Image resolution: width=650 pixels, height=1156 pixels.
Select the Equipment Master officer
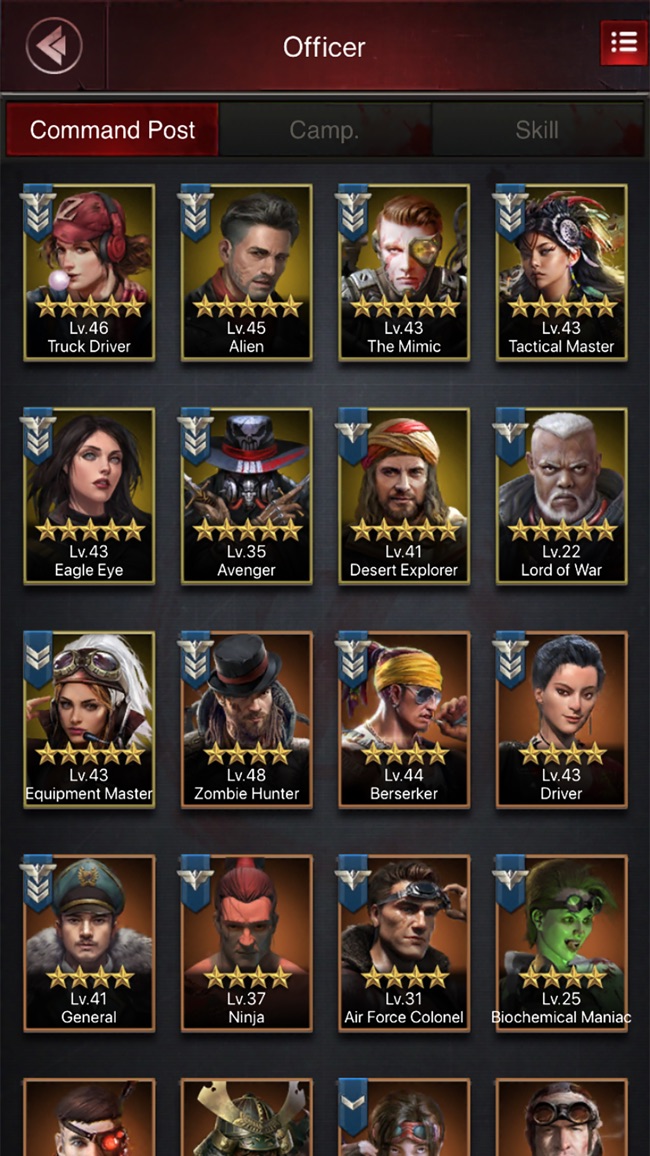(x=89, y=720)
